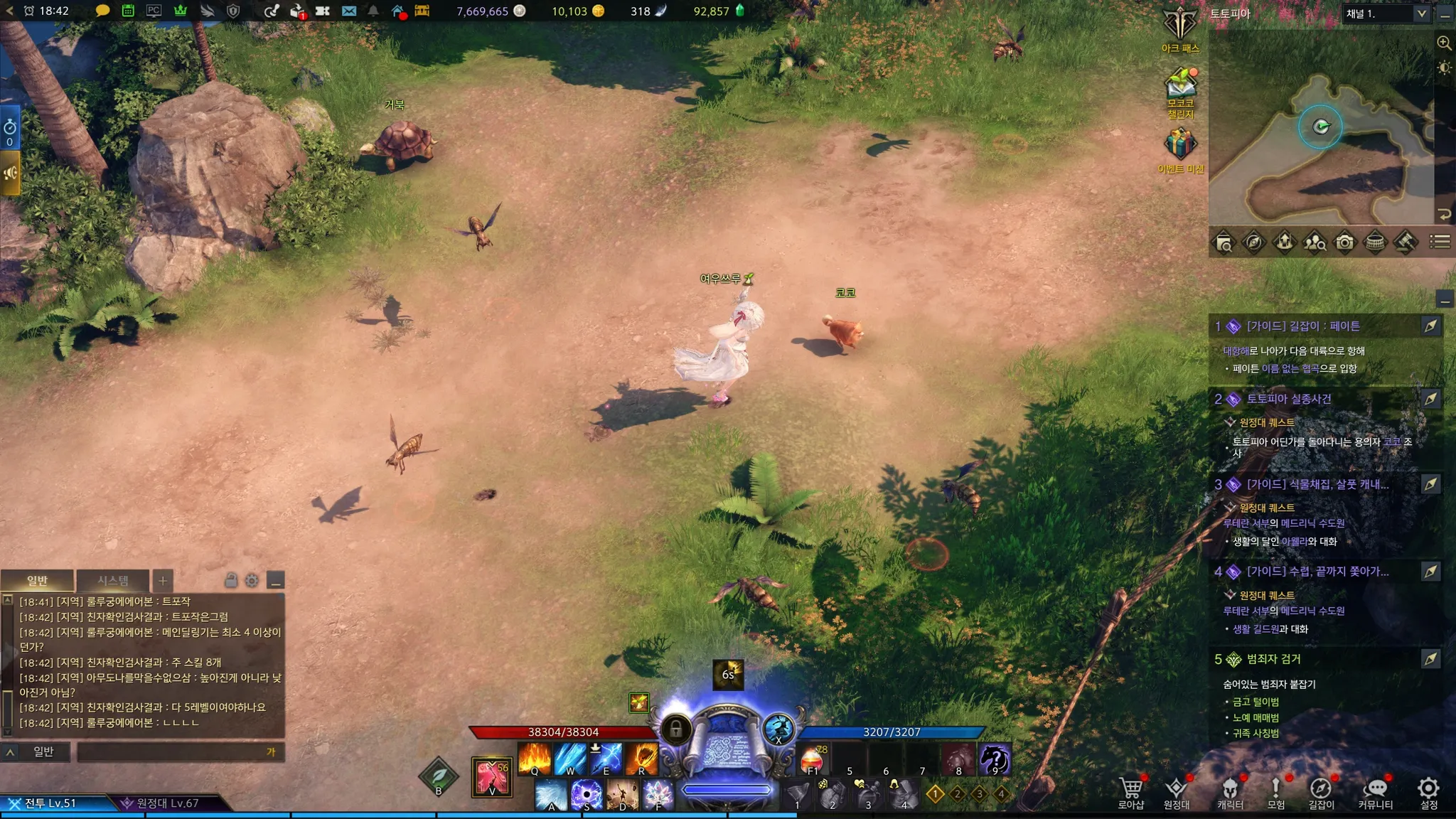Open the mail envelope icon
This screenshot has width=1456, height=819.
349,11
